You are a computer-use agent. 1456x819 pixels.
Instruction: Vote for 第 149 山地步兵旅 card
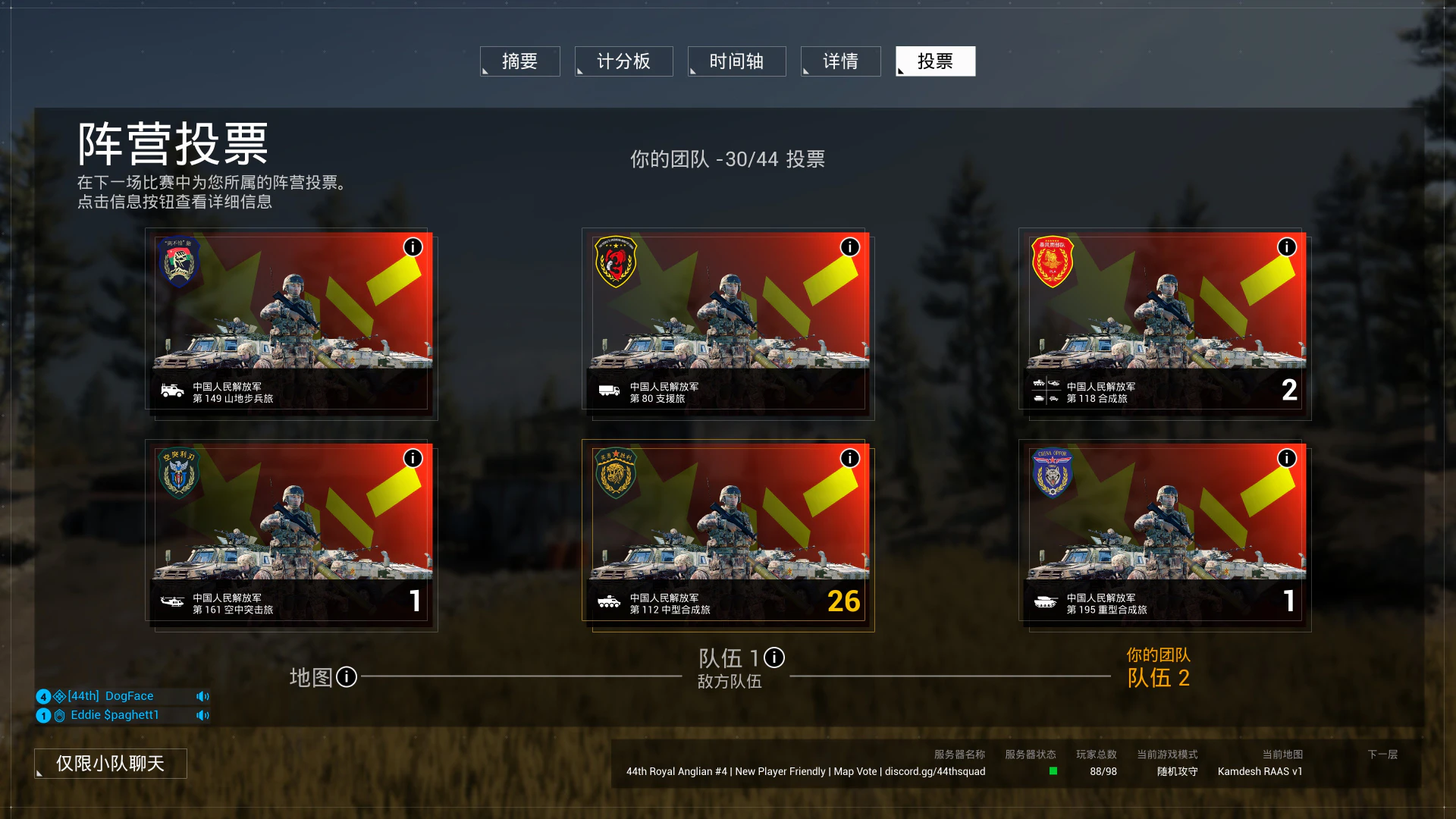292,322
